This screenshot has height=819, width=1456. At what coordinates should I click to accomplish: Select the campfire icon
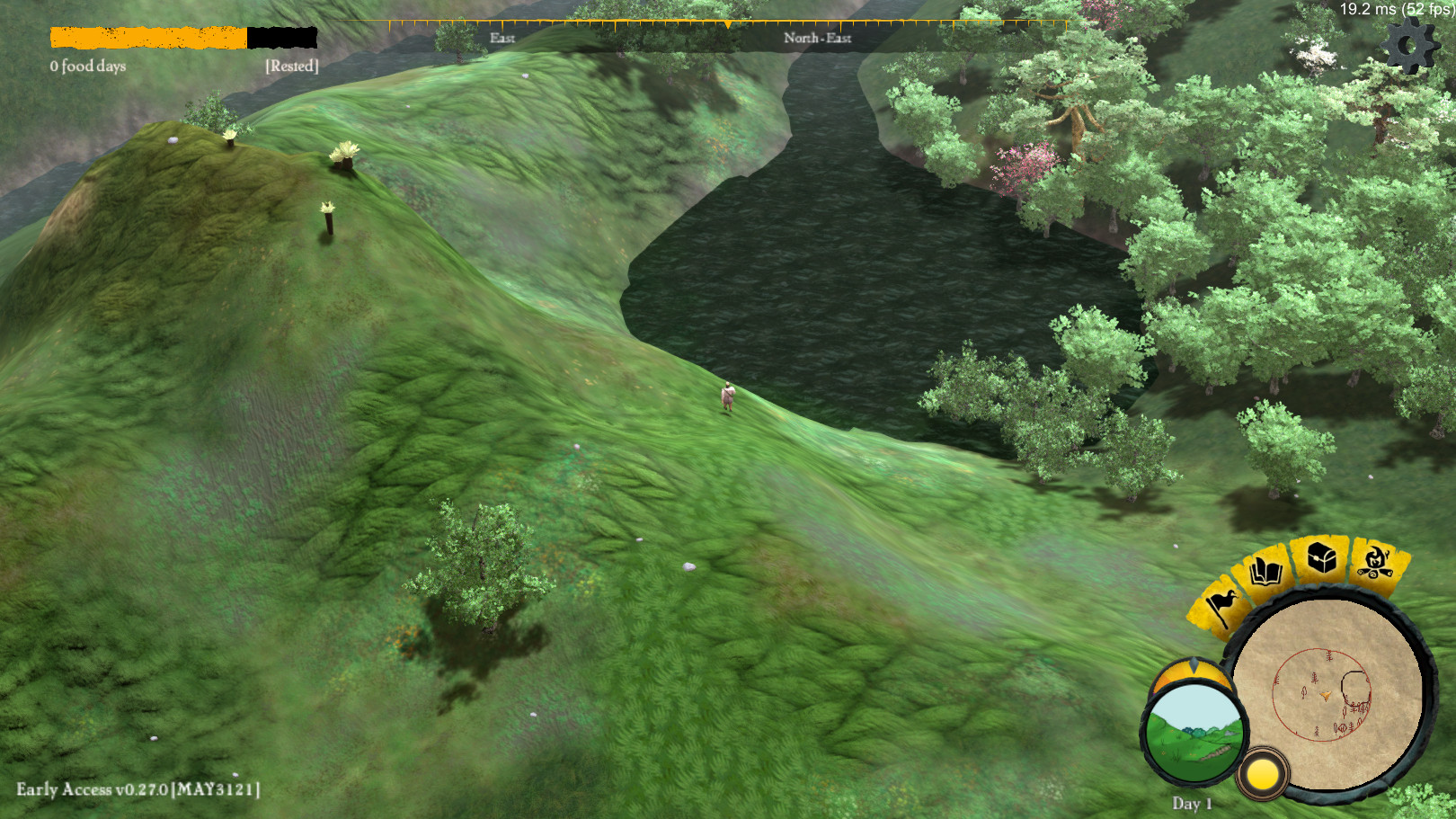[1374, 562]
